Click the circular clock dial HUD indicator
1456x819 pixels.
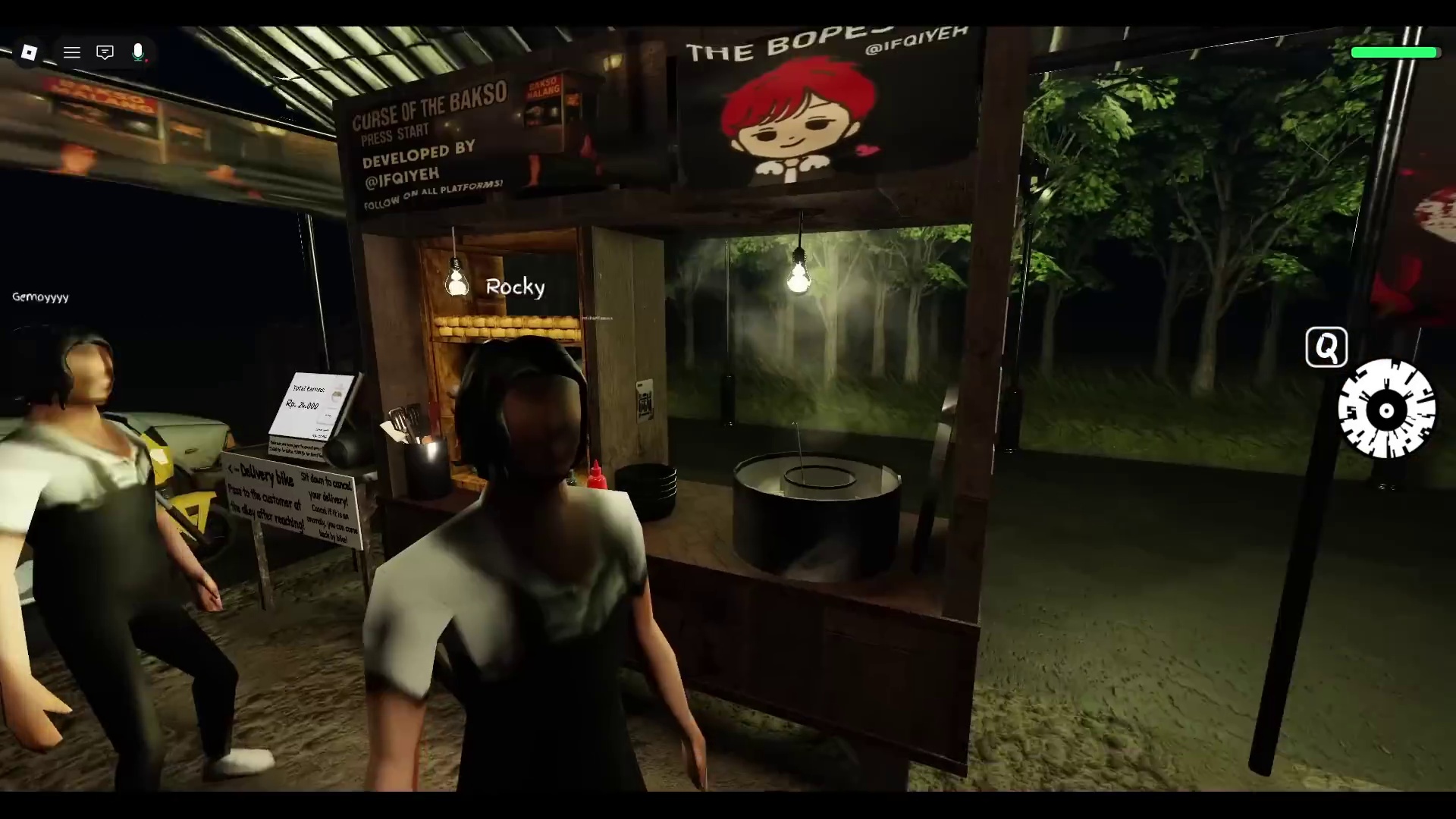1386,411
